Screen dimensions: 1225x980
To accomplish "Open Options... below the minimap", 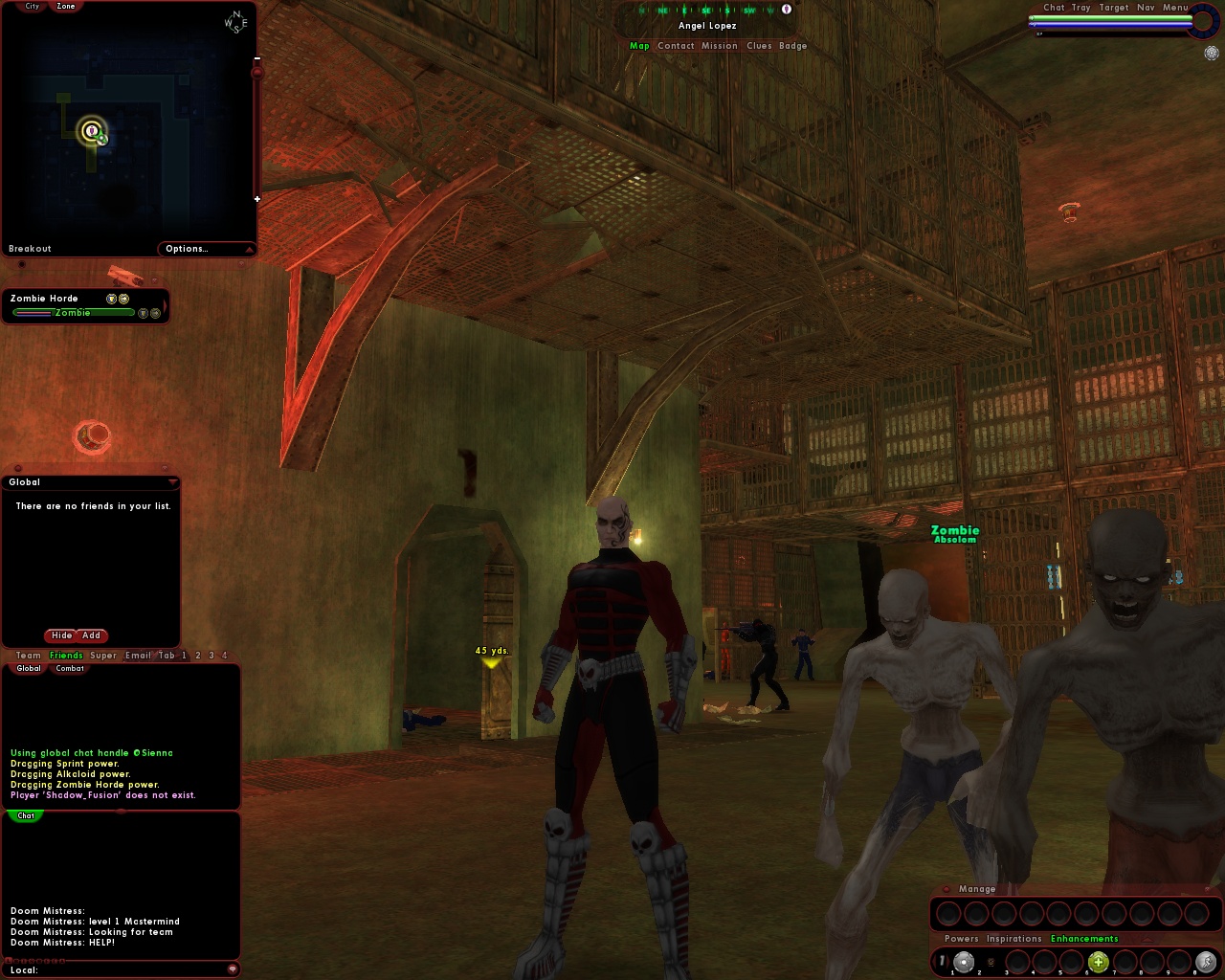I will (188, 248).
